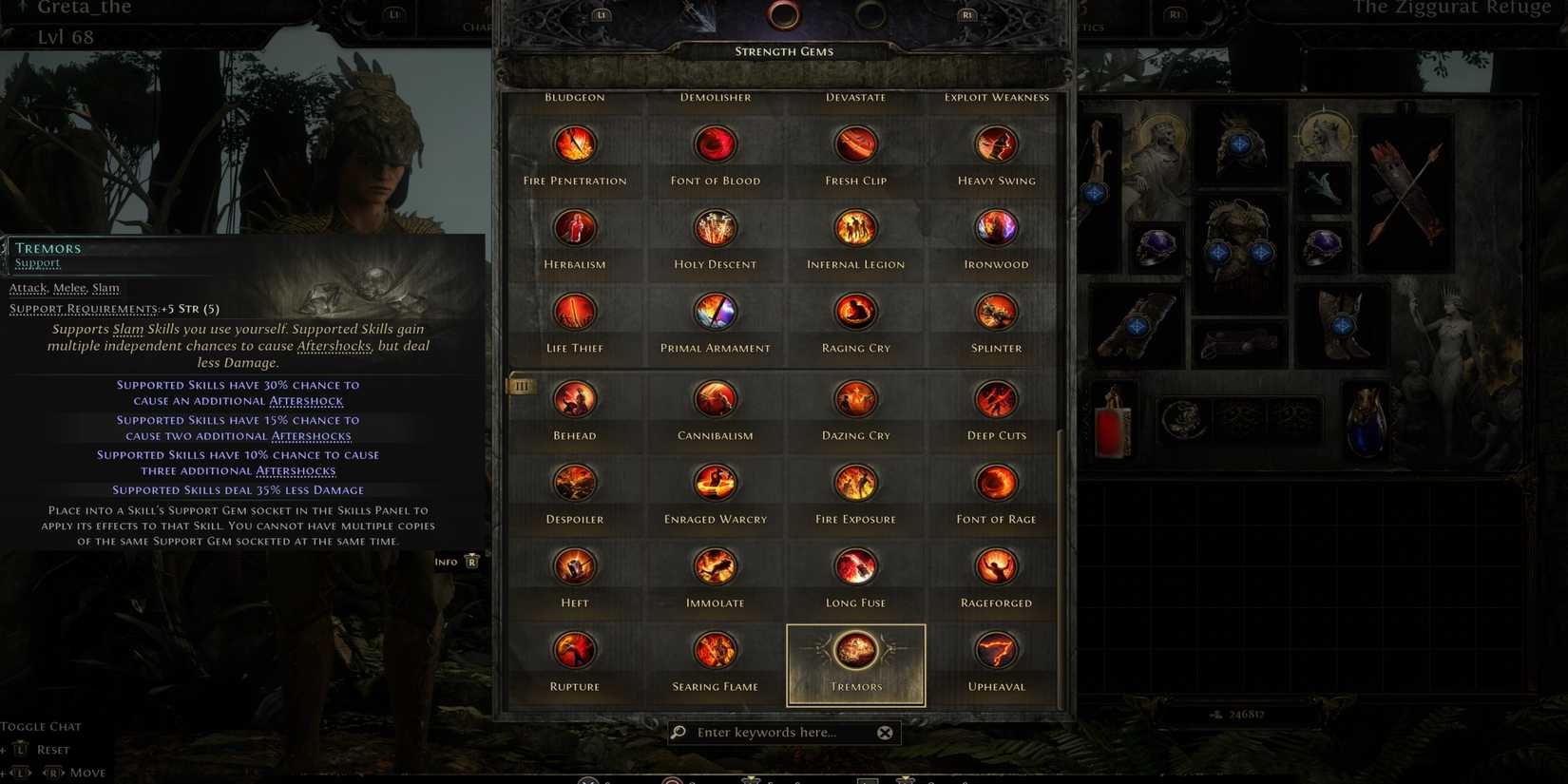Image resolution: width=1568 pixels, height=784 pixels.
Task: Select the Searing Flame gem
Action: pyautogui.click(x=715, y=651)
